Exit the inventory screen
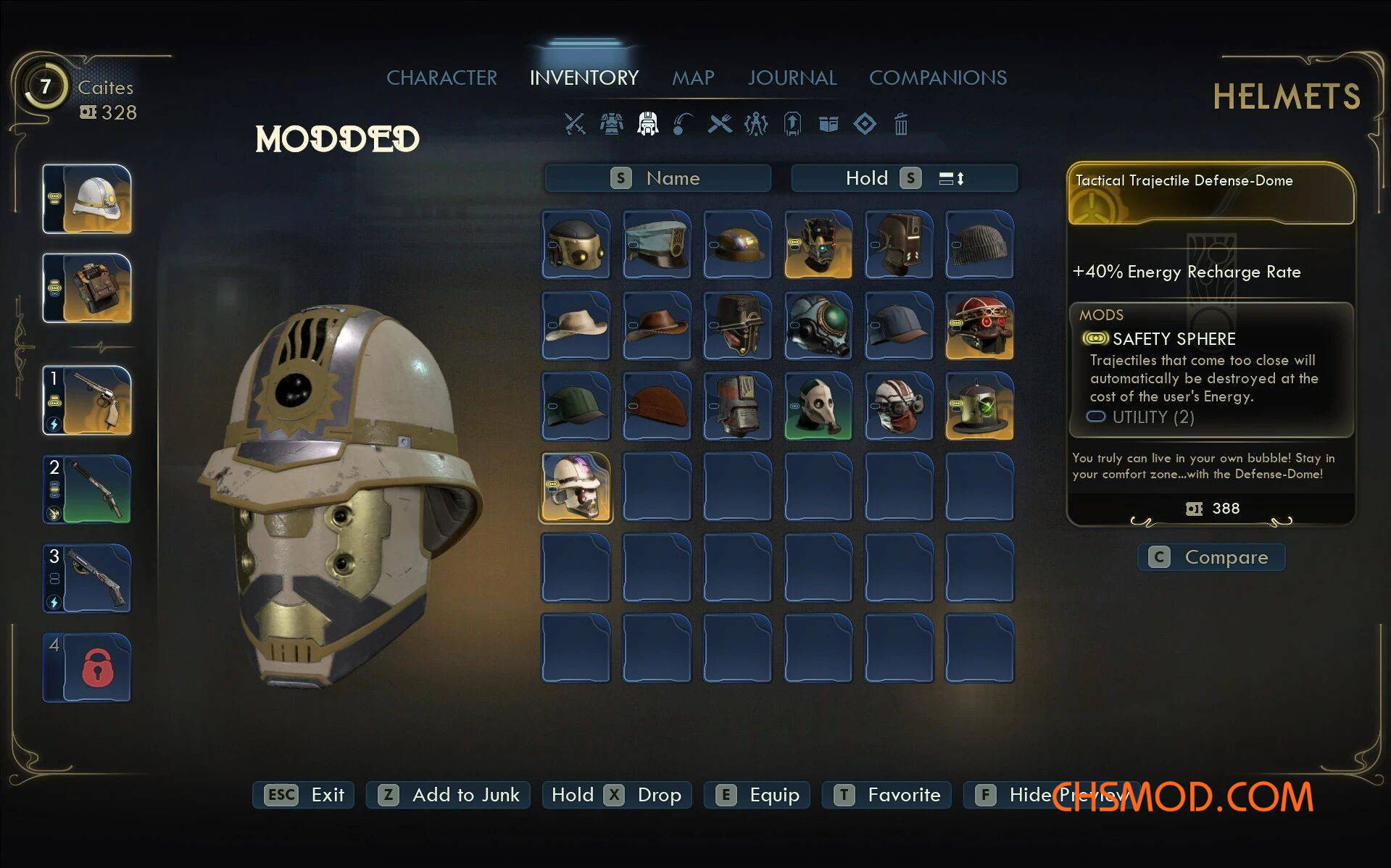 303,795
